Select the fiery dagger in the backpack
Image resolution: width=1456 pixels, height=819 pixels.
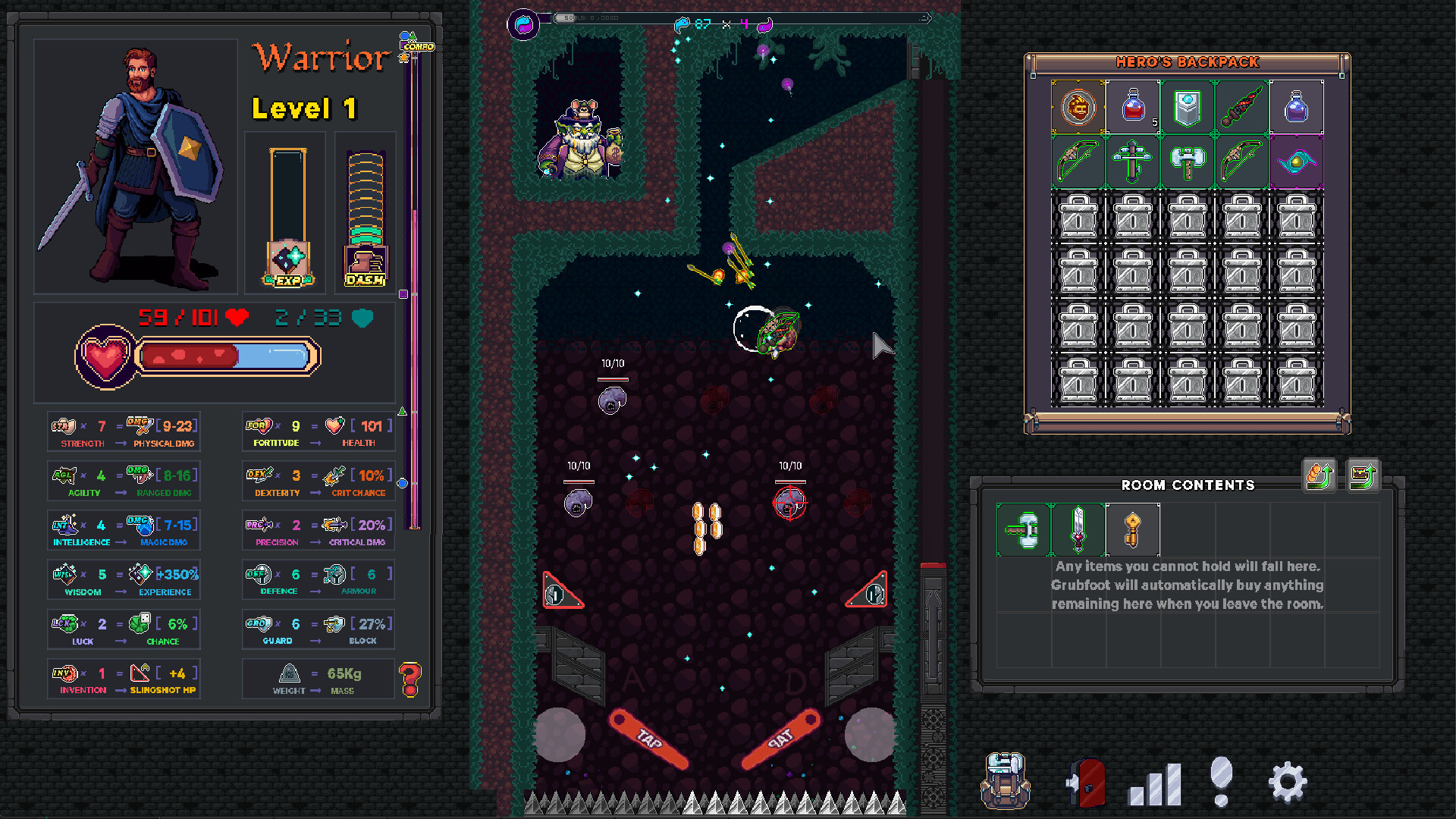(1243, 107)
